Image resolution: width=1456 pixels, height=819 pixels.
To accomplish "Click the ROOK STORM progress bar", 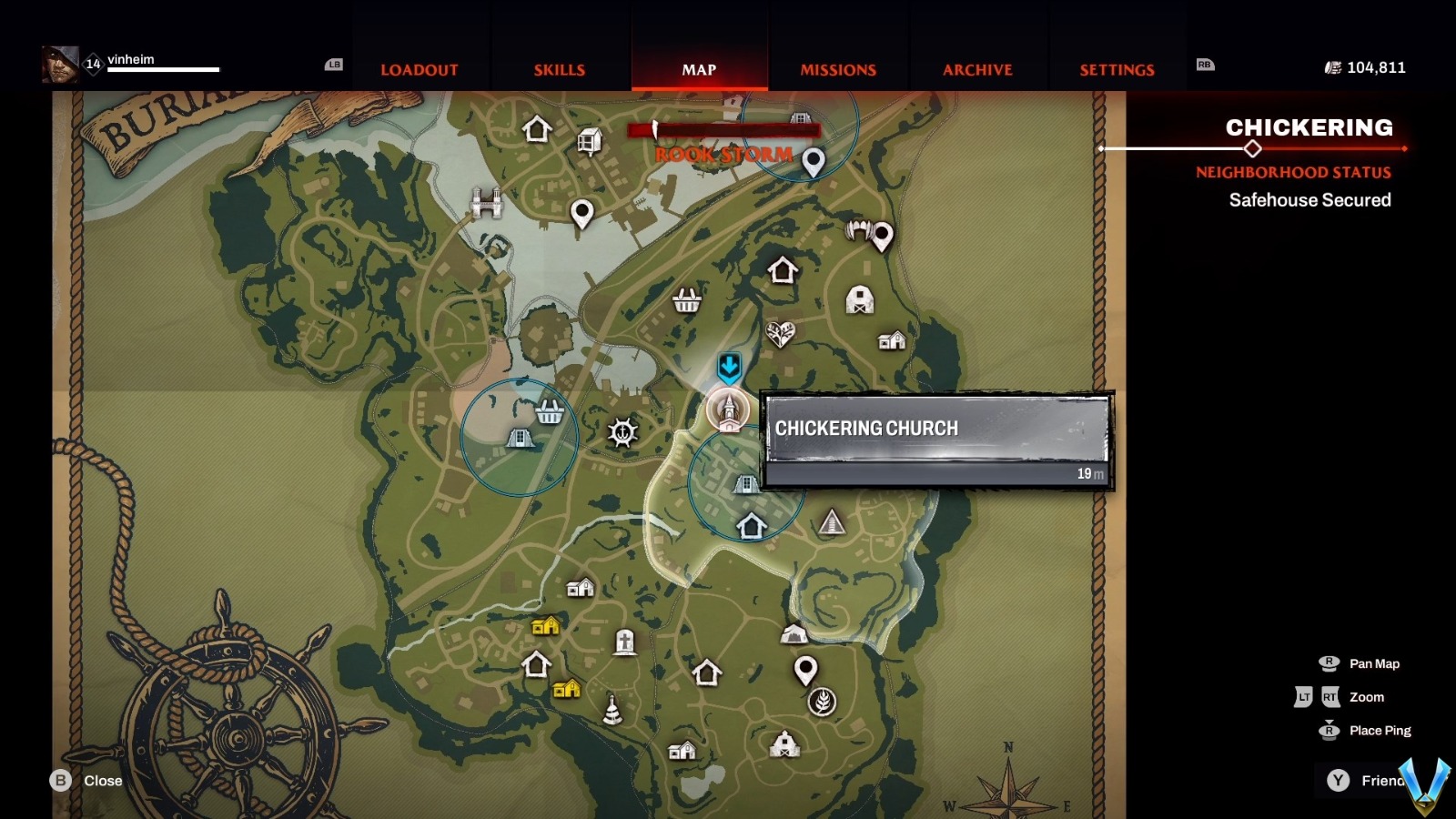I will click(723, 130).
